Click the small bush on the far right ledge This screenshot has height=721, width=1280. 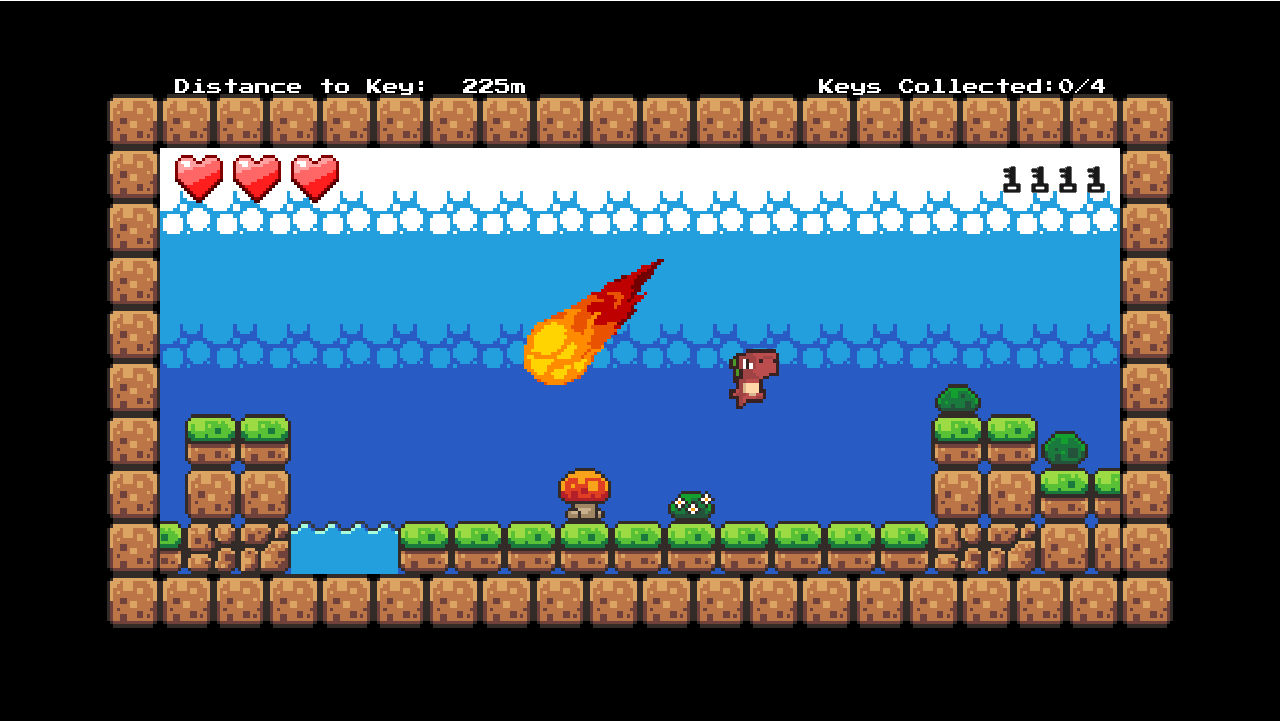coord(1064,450)
